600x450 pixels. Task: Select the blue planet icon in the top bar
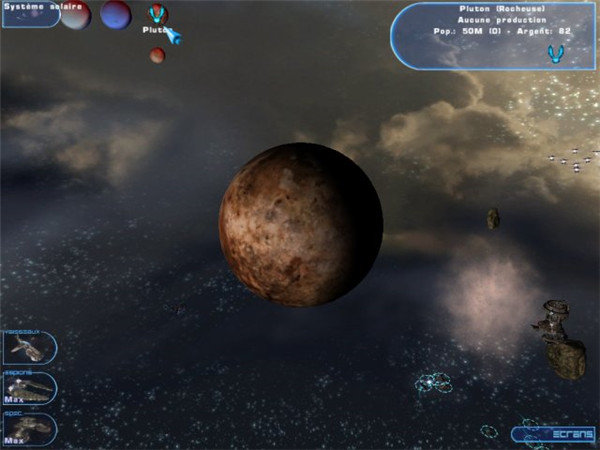pyautogui.click(x=115, y=14)
